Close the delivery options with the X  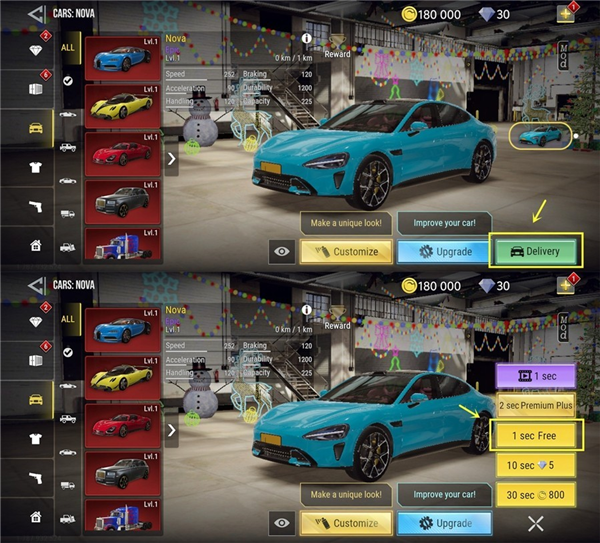(x=536, y=522)
